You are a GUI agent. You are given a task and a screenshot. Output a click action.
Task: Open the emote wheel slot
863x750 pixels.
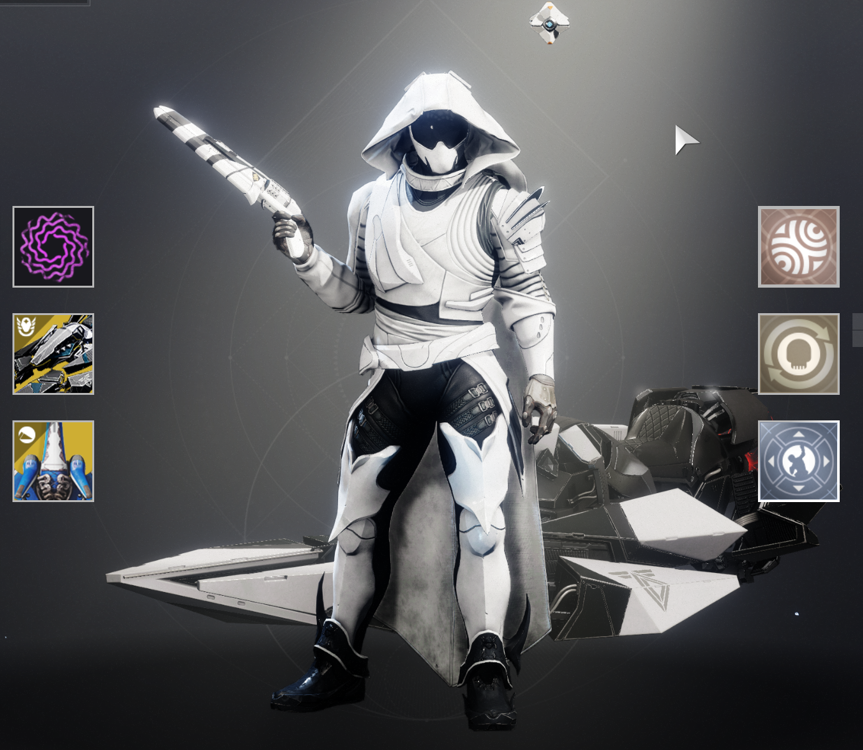pyautogui.click(x=798, y=461)
